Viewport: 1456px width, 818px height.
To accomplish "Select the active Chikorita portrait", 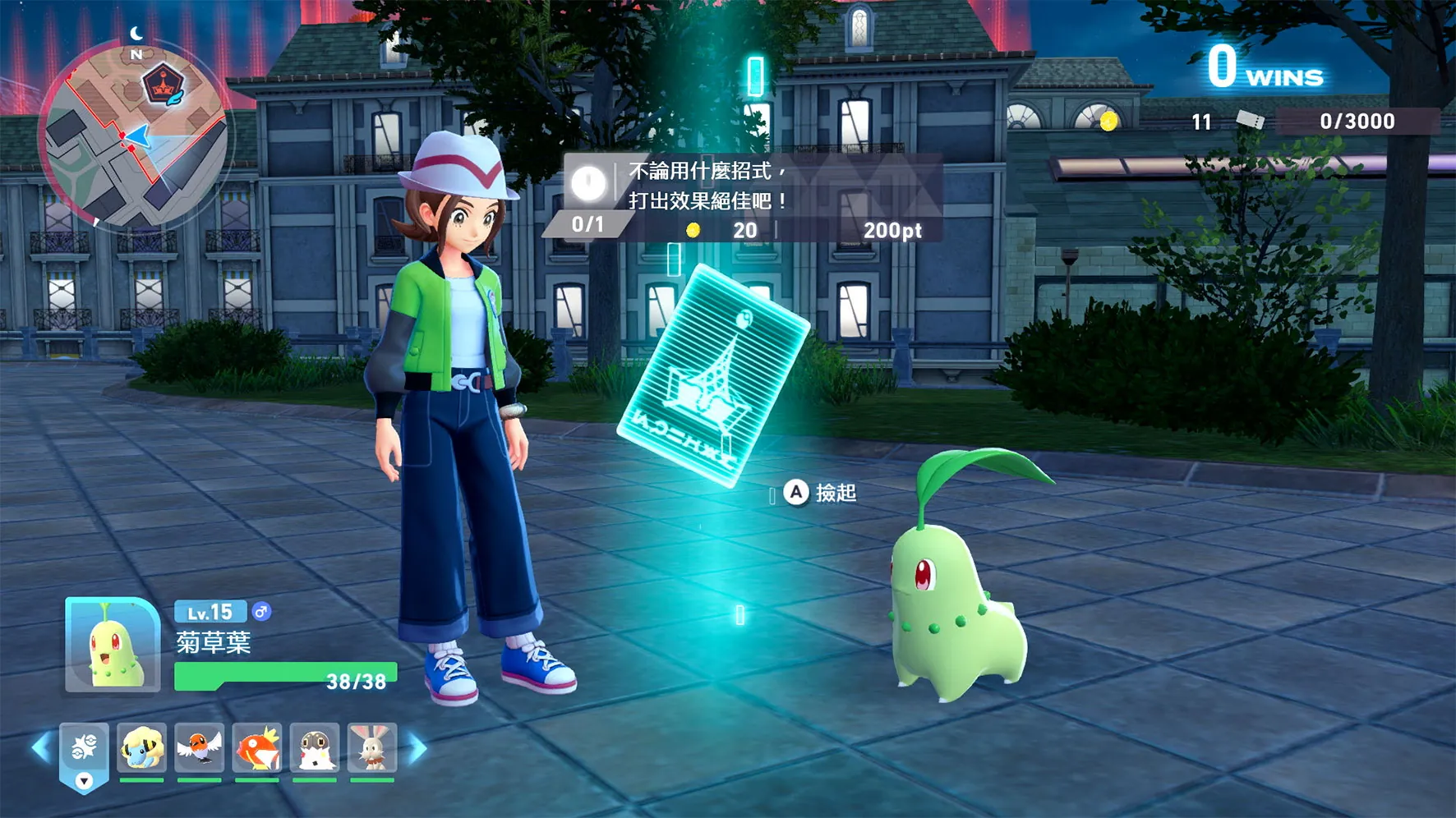I will pos(113,645).
